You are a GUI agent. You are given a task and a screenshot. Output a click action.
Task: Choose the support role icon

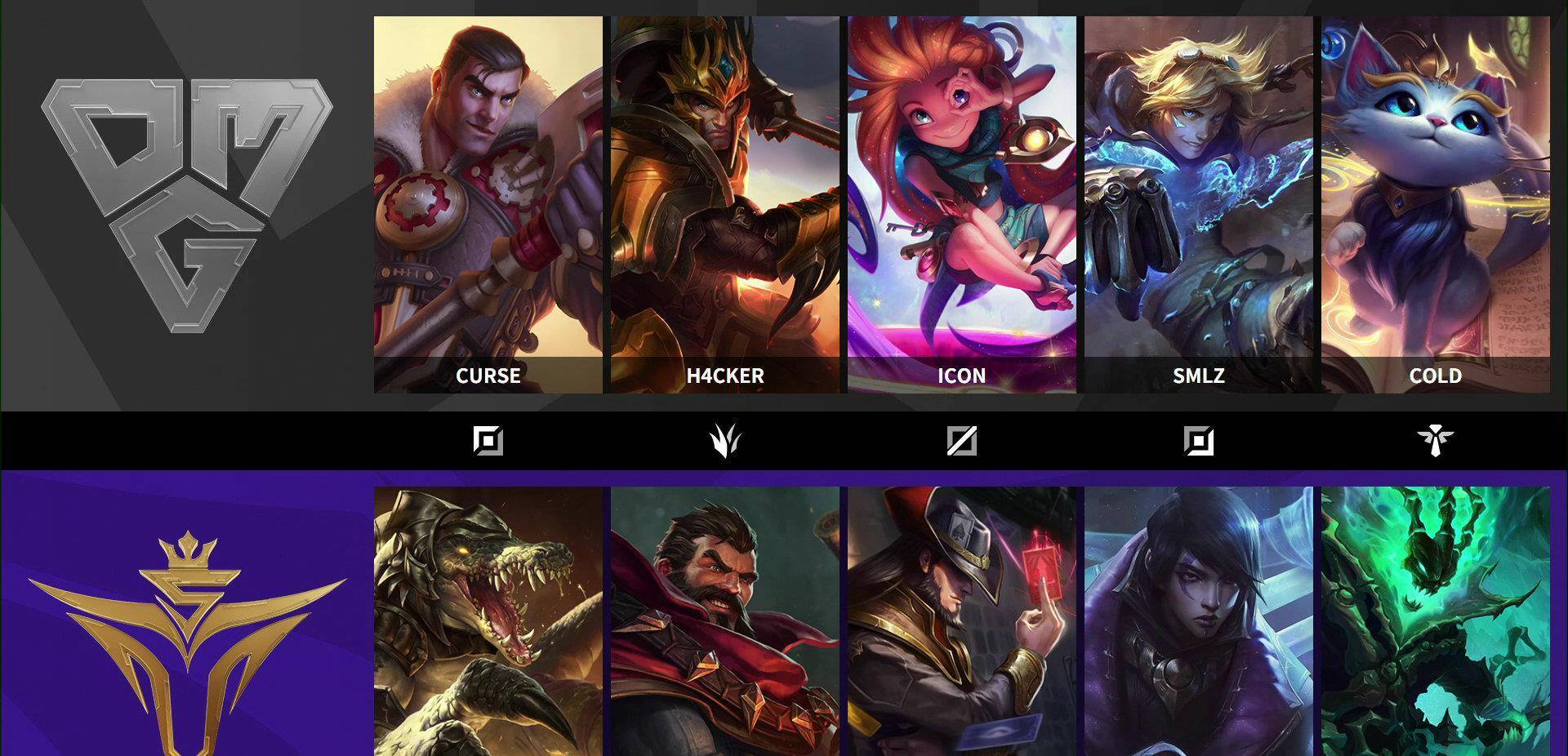pos(1435,442)
